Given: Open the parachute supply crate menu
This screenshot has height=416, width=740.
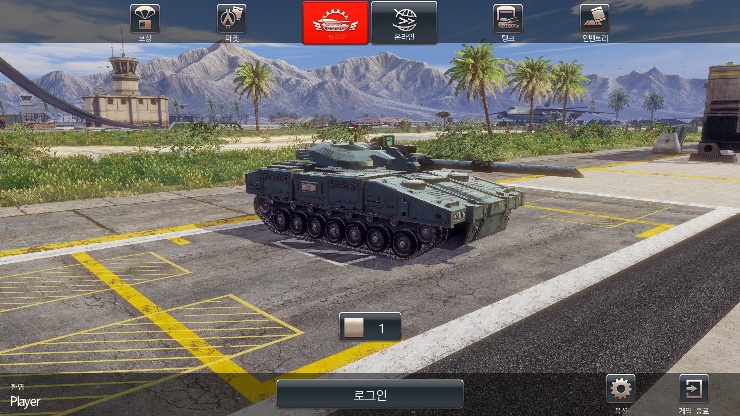Looking at the screenshot, I should tap(146, 20).
